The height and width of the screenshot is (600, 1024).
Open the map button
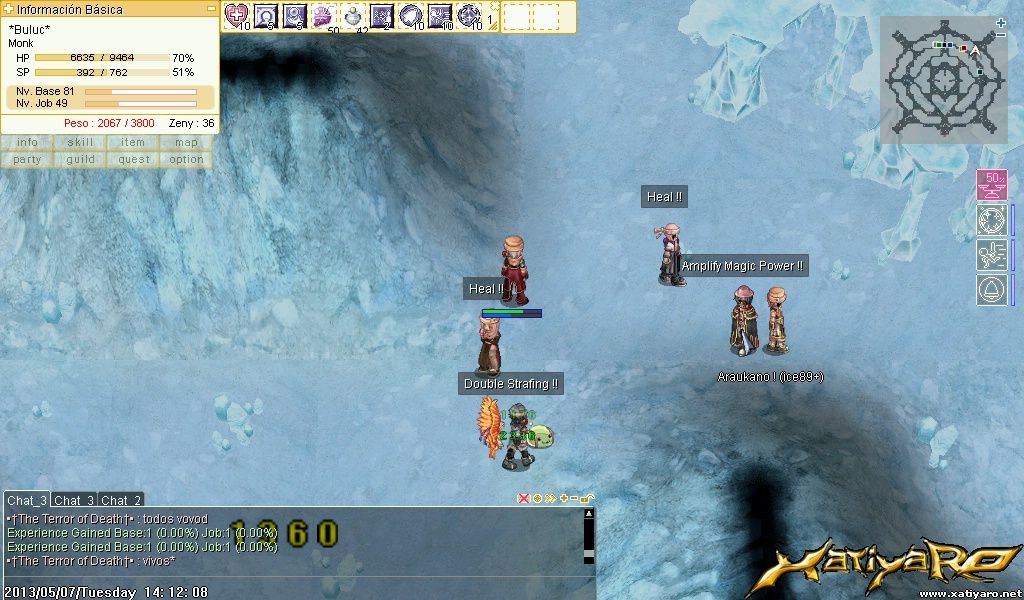click(186, 143)
